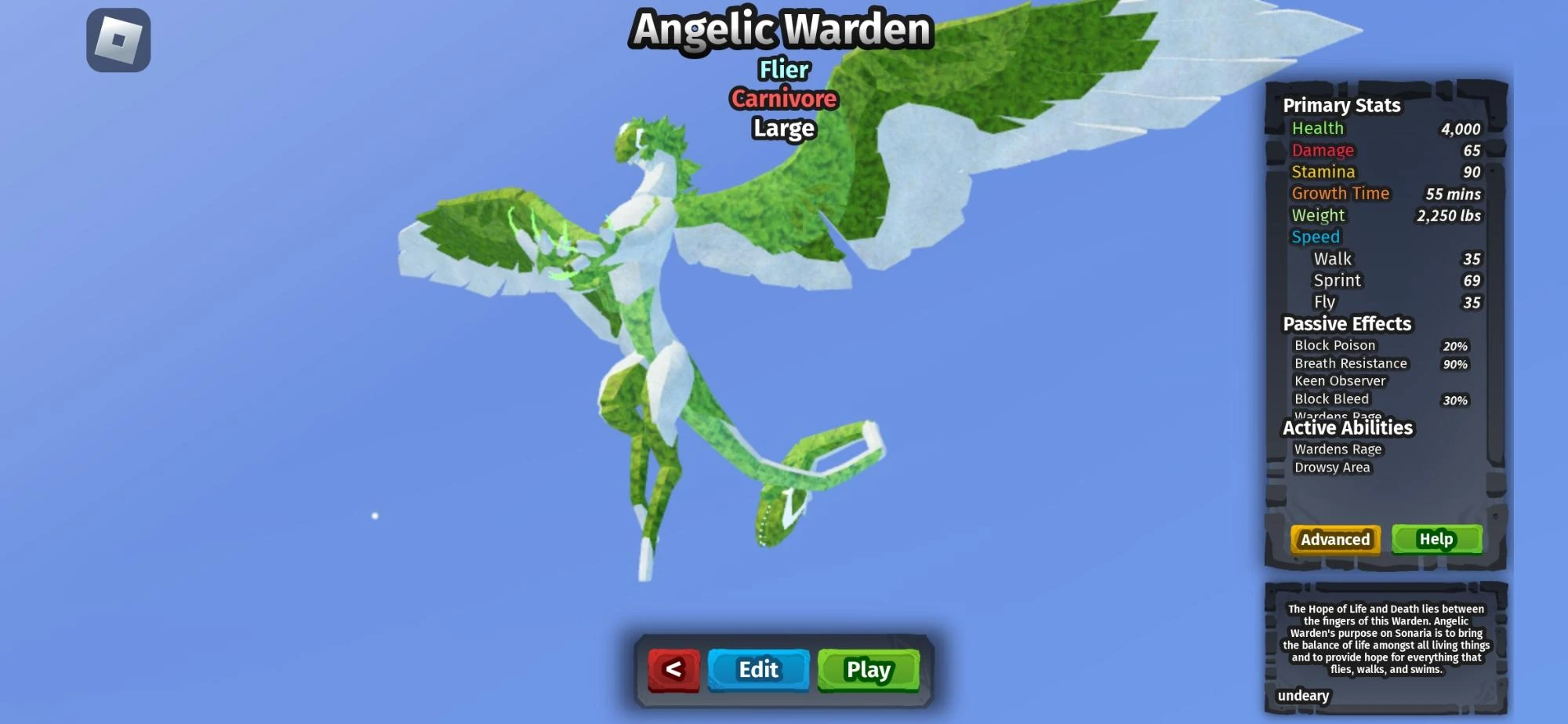
Task: Click the red back arrow icon
Action: pos(676,670)
